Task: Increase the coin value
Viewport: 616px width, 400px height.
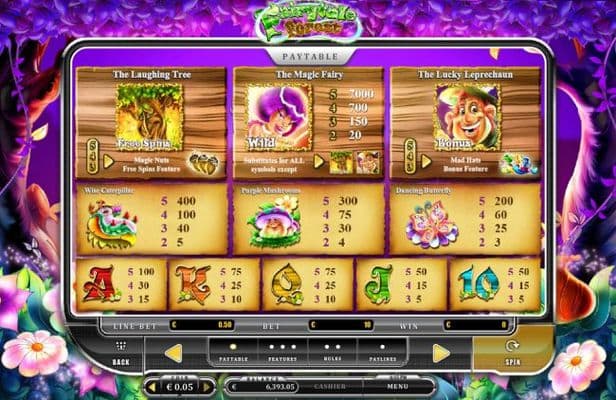Action: tap(208, 386)
